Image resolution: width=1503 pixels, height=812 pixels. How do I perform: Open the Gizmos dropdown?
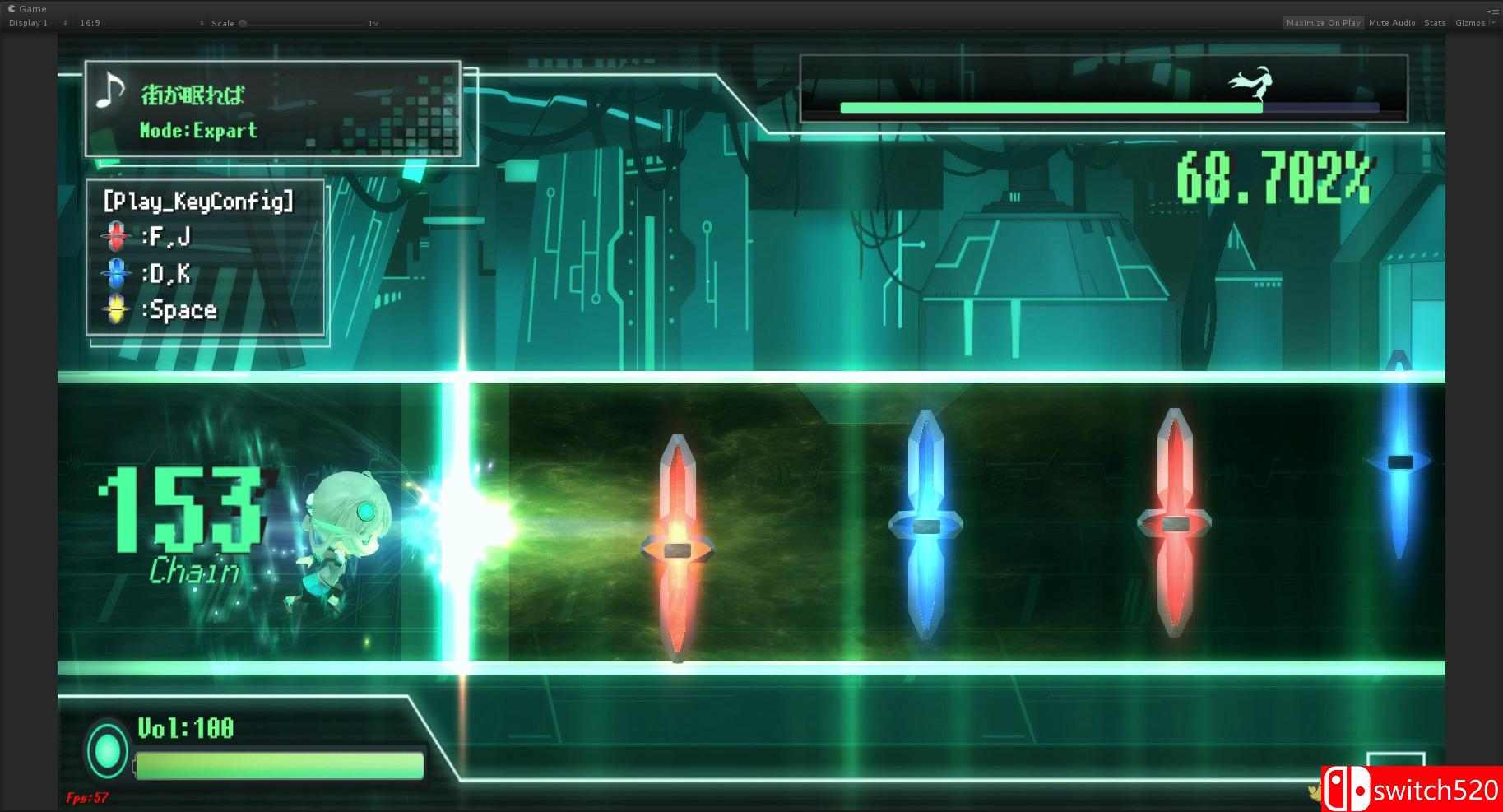pyautogui.click(x=1471, y=22)
